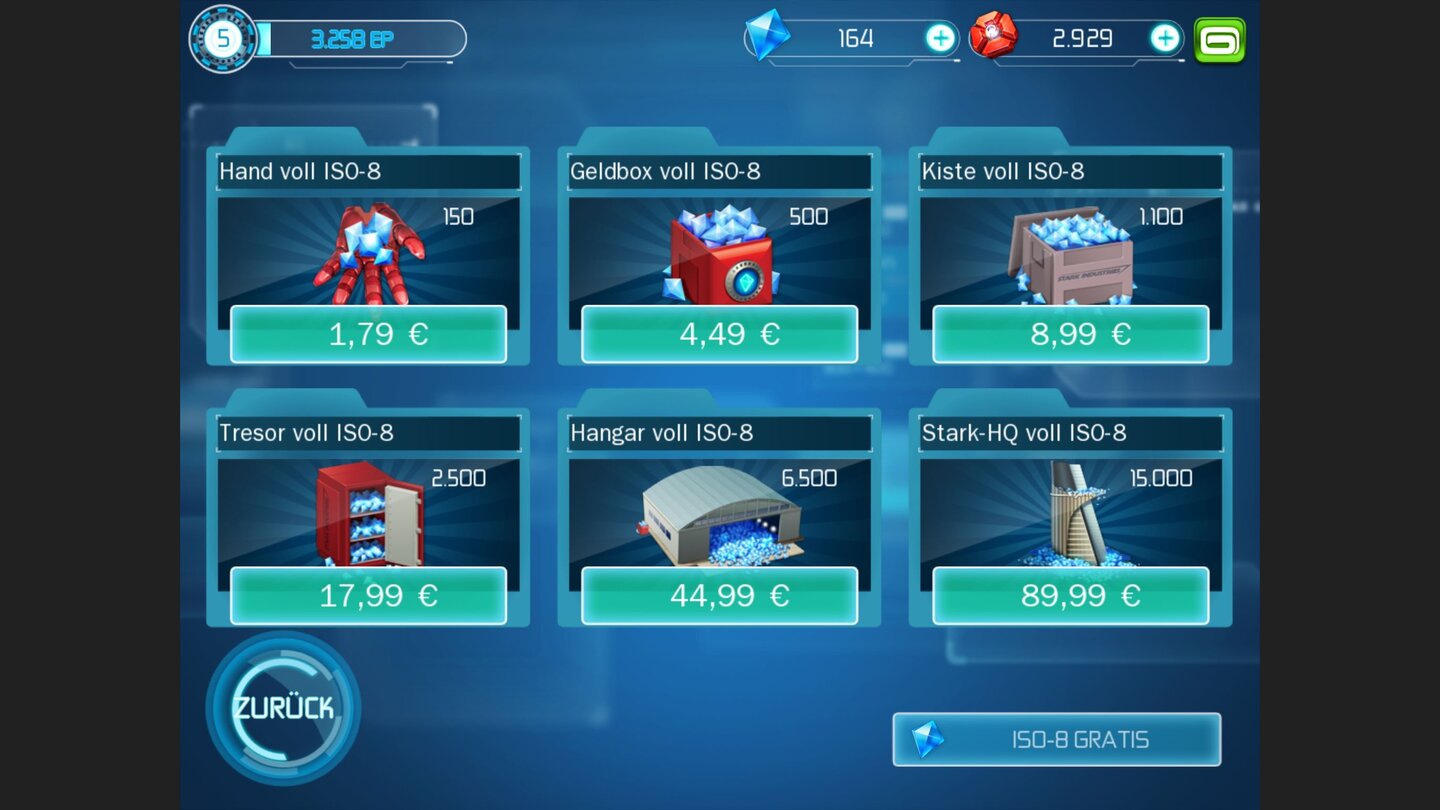Open the Gameloft icon
The width and height of the screenshot is (1440, 810).
[x=1220, y=38]
